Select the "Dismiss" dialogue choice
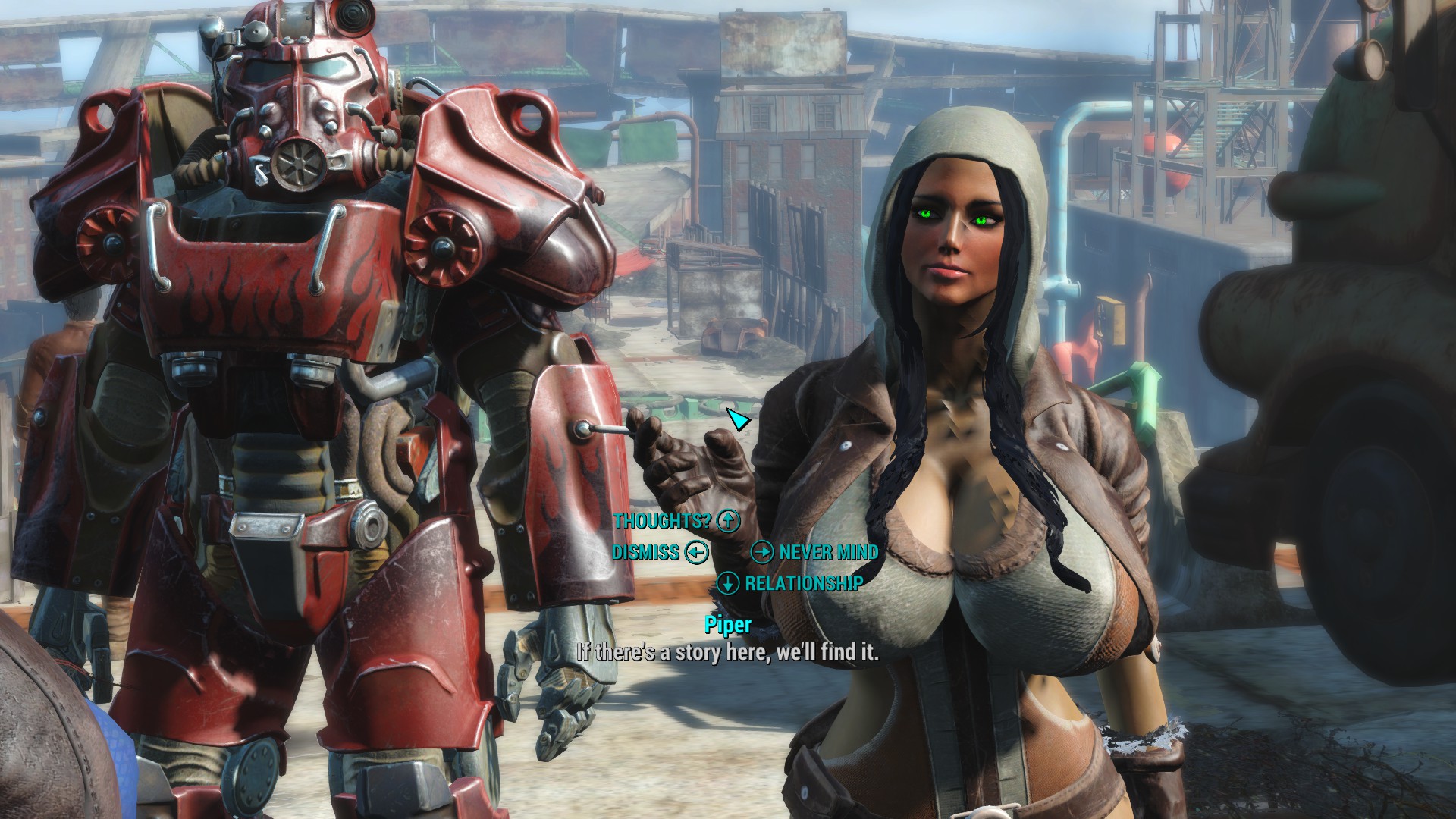This screenshot has width=1456, height=819. pos(646,552)
